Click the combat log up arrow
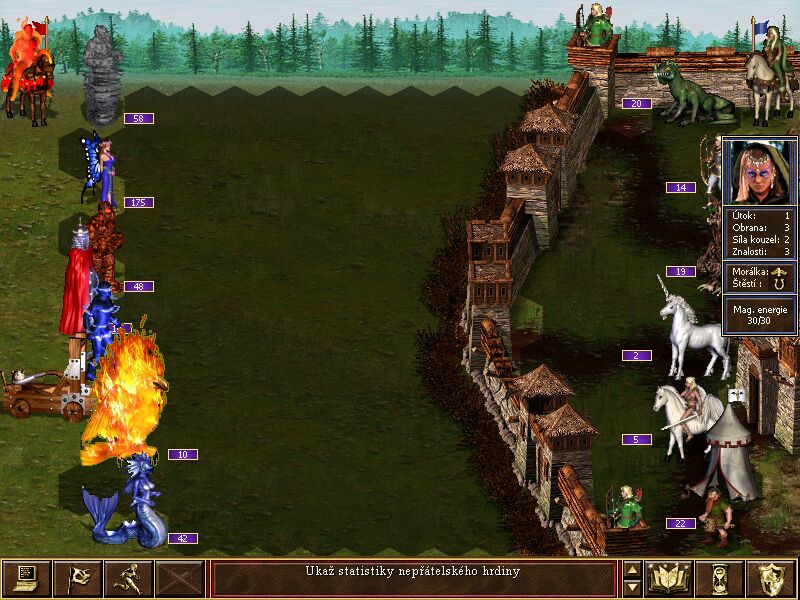 (632, 569)
